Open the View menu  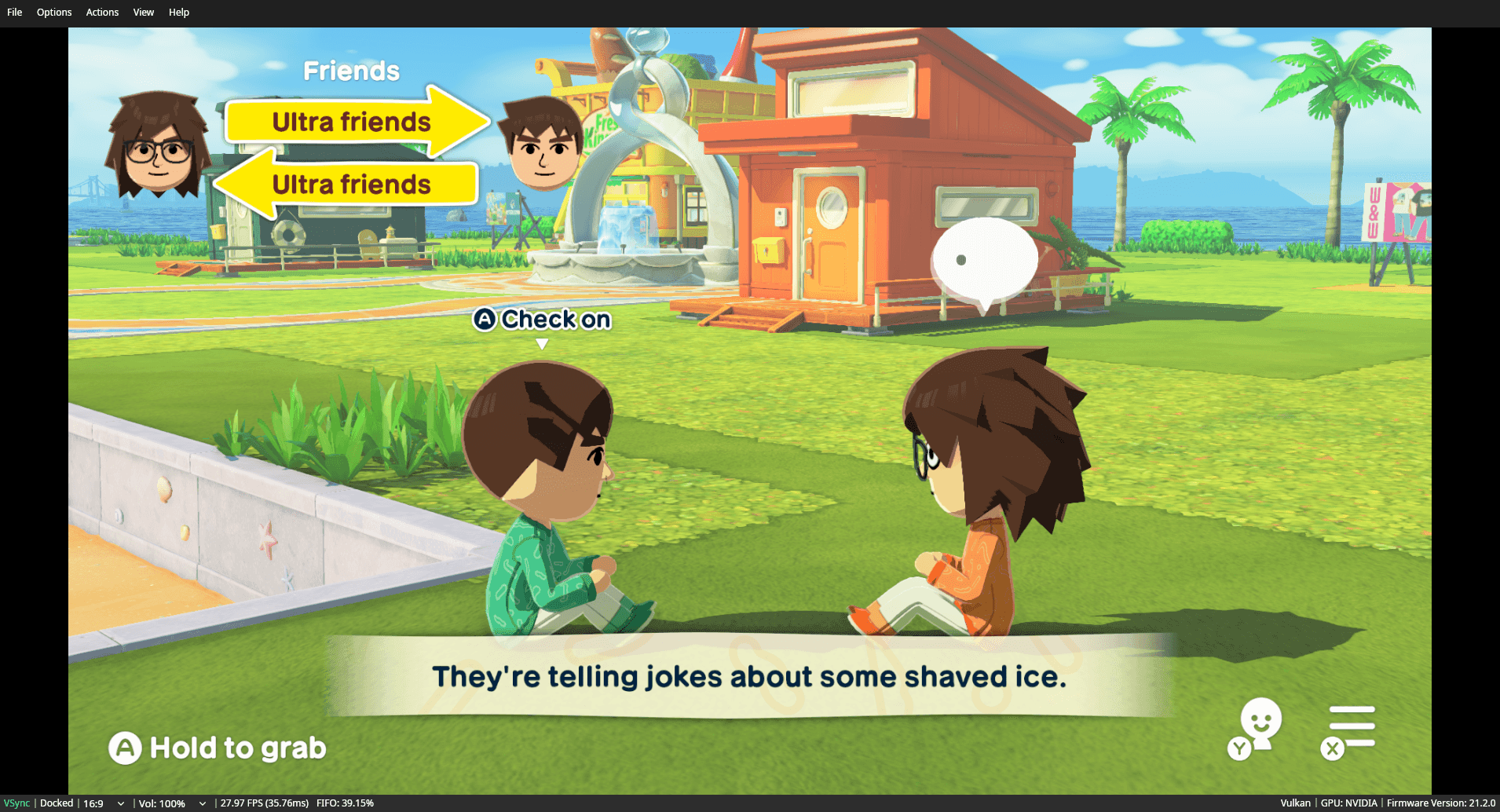pyautogui.click(x=143, y=12)
